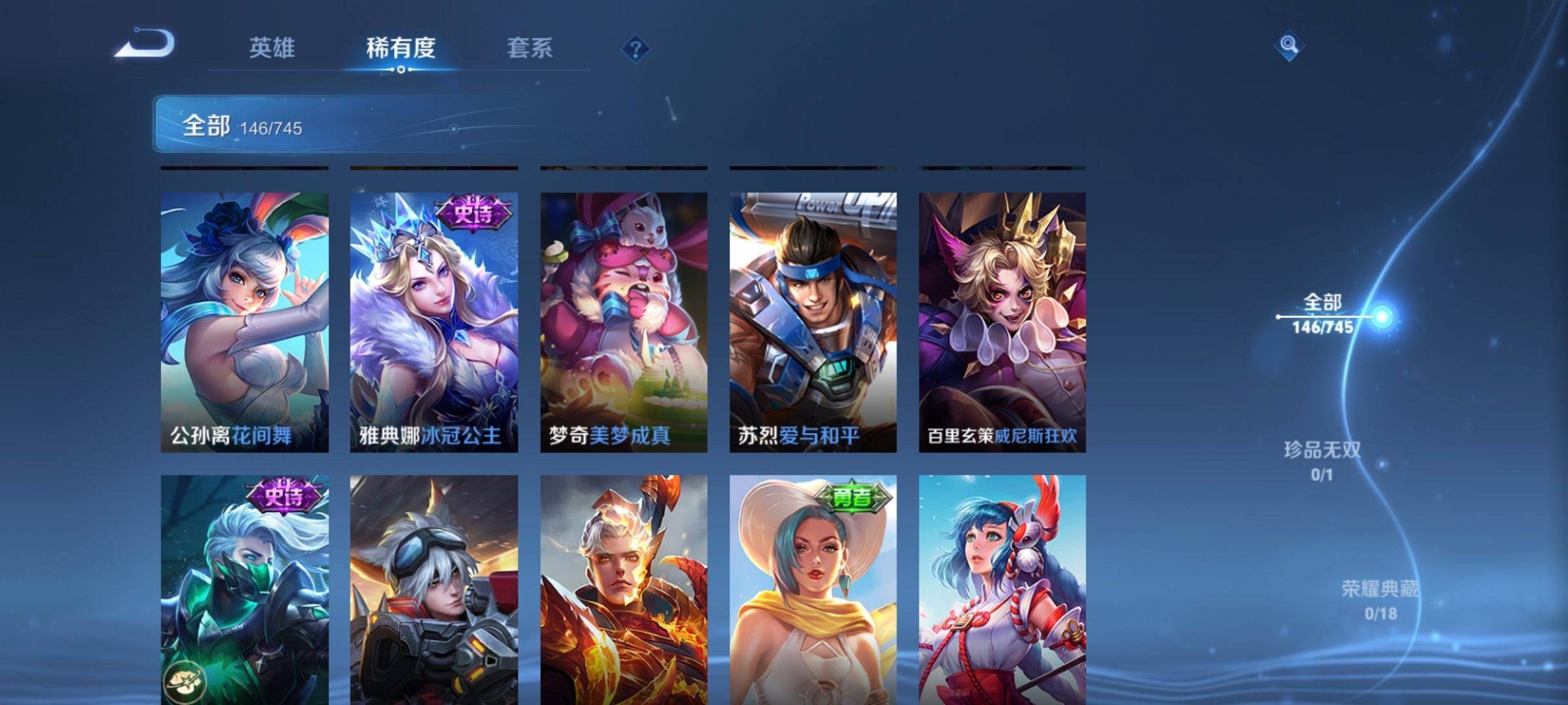Choose the goggles-wearing fox-eared skin card
1568x705 pixels.
point(434,589)
